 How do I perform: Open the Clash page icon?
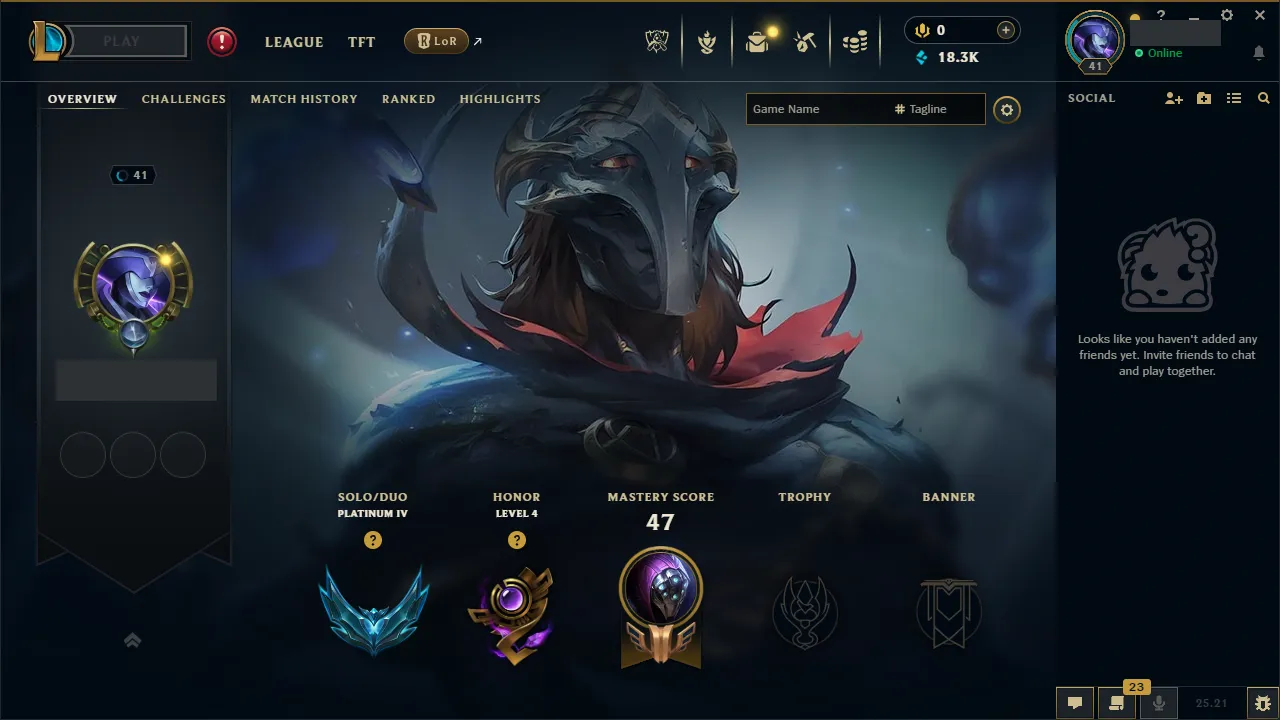707,41
